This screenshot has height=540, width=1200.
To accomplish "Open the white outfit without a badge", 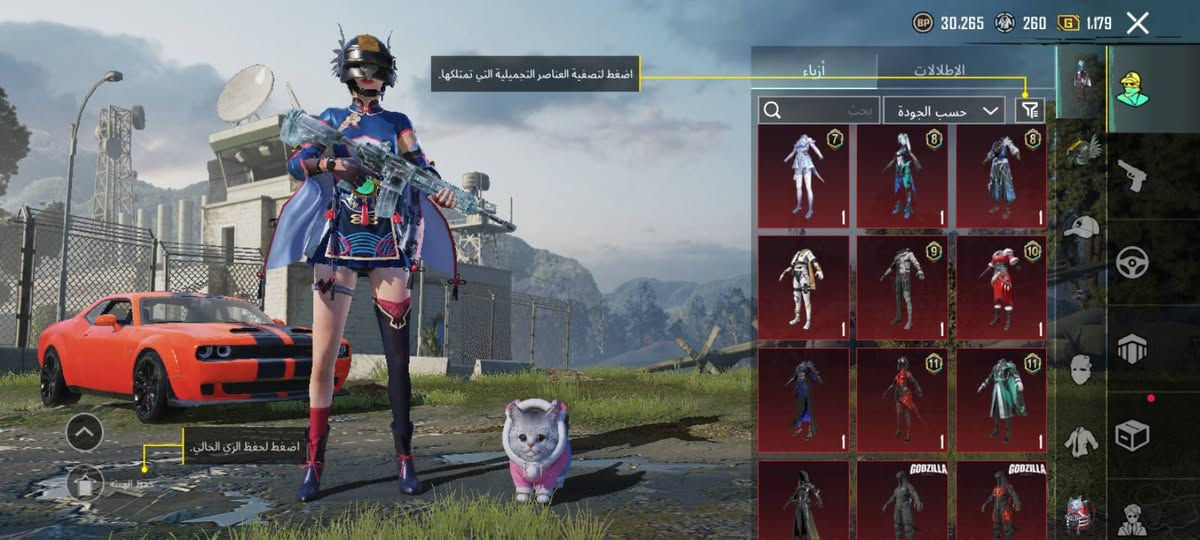I will [803, 287].
